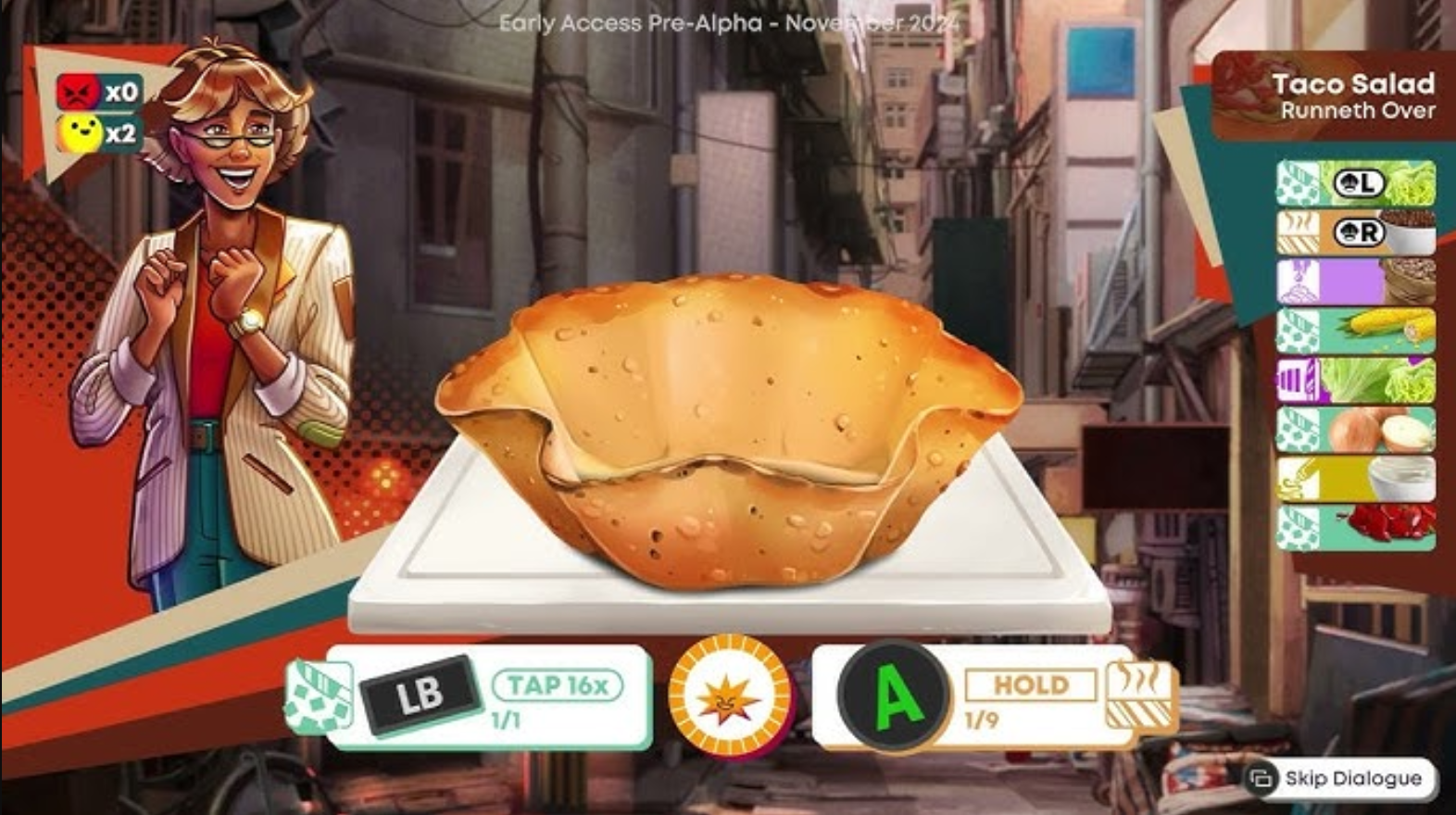Select the sprinkle icon on the LB prompt
This screenshot has width=1456, height=815.
[317, 695]
